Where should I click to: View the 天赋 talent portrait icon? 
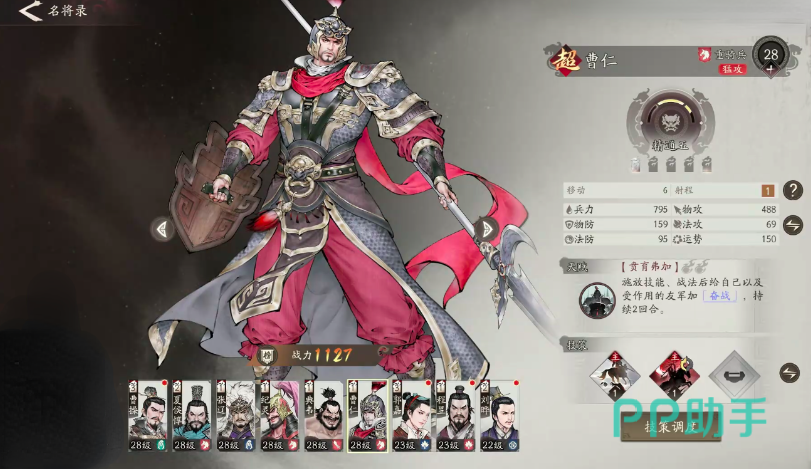coord(597,298)
